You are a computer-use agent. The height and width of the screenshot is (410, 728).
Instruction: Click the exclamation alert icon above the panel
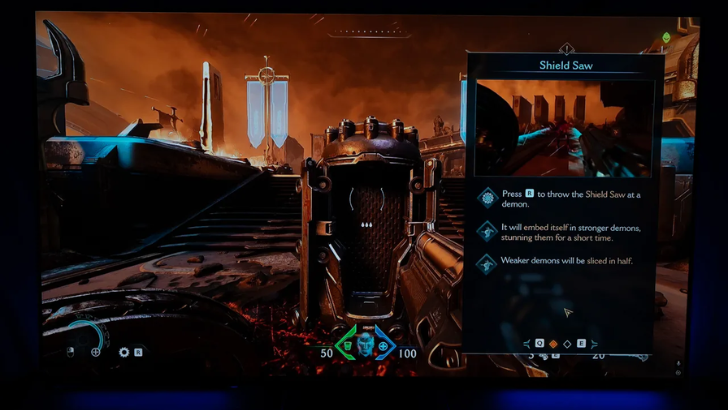coord(566,47)
